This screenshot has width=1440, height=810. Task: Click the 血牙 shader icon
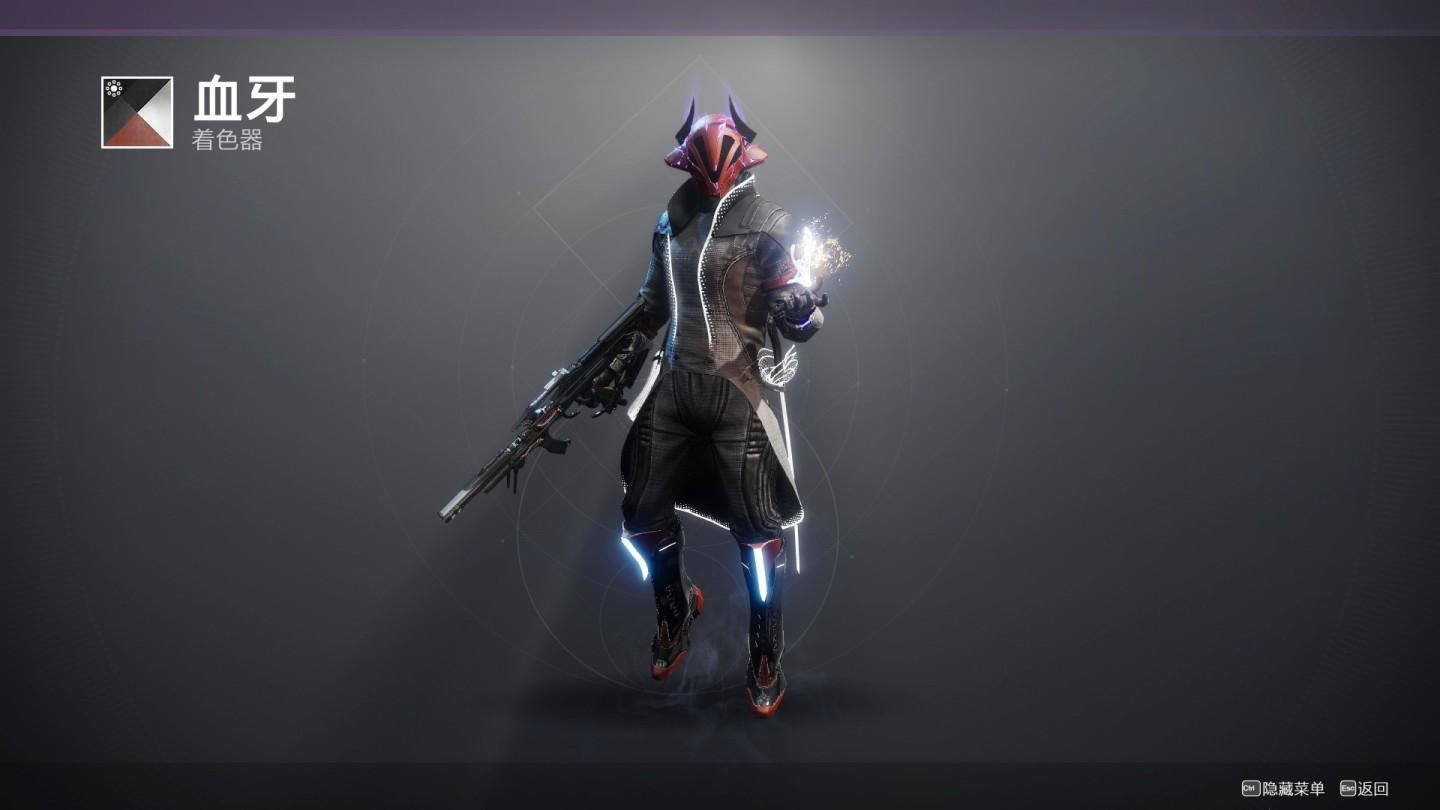(x=137, y=112)
